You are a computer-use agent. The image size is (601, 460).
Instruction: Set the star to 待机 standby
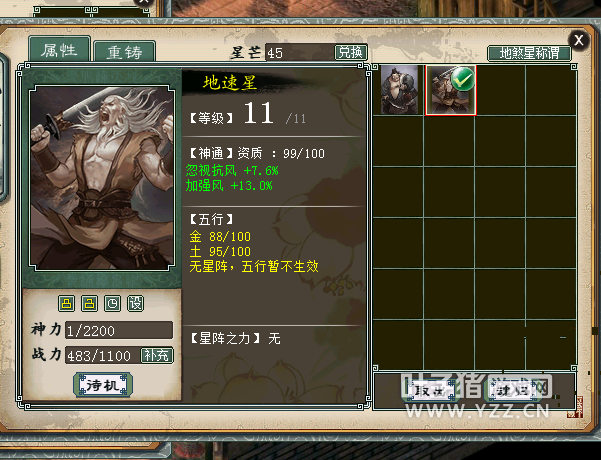tap(101, 385)
